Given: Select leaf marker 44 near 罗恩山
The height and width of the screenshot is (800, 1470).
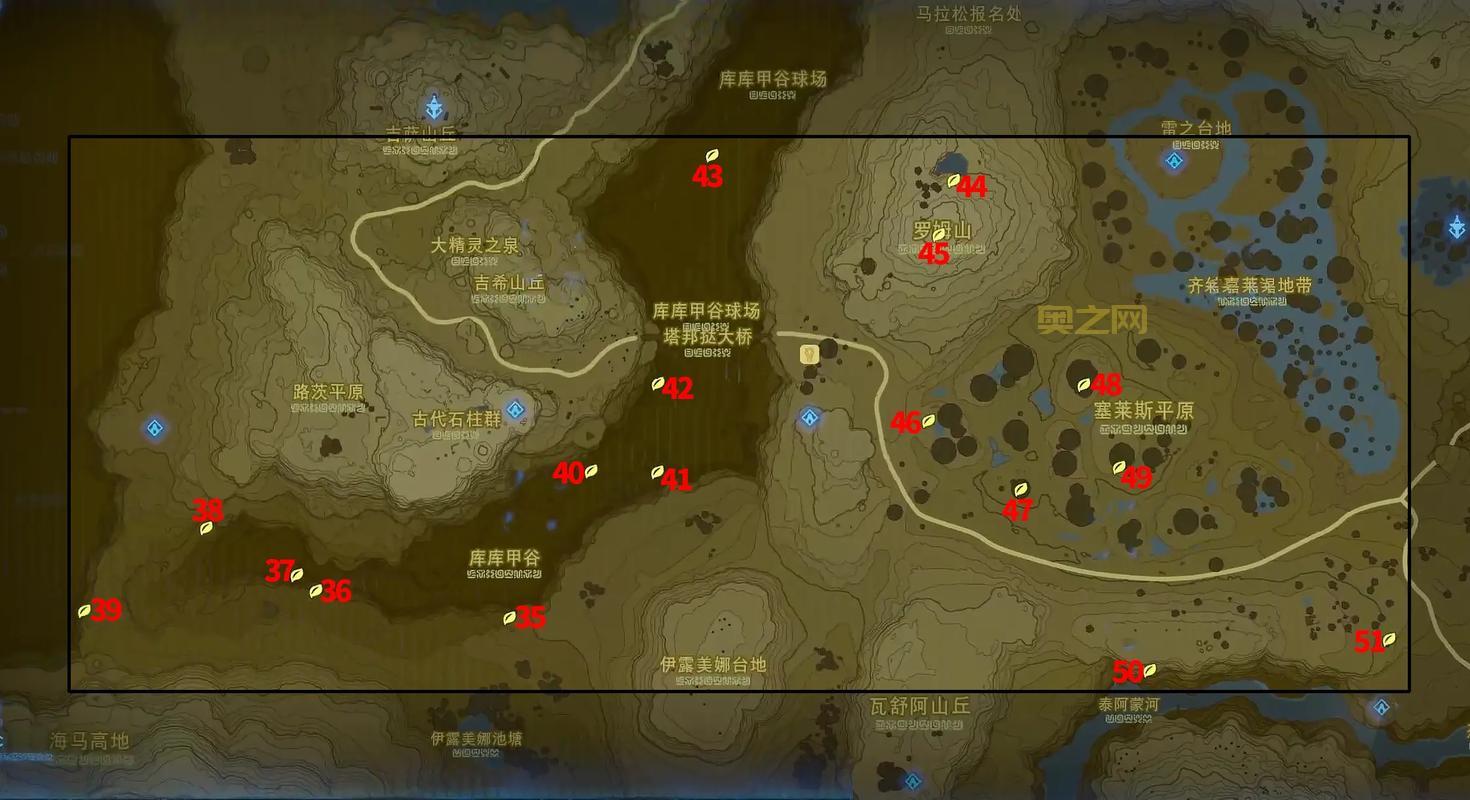Looking at the screenshot, I should 951,184.
